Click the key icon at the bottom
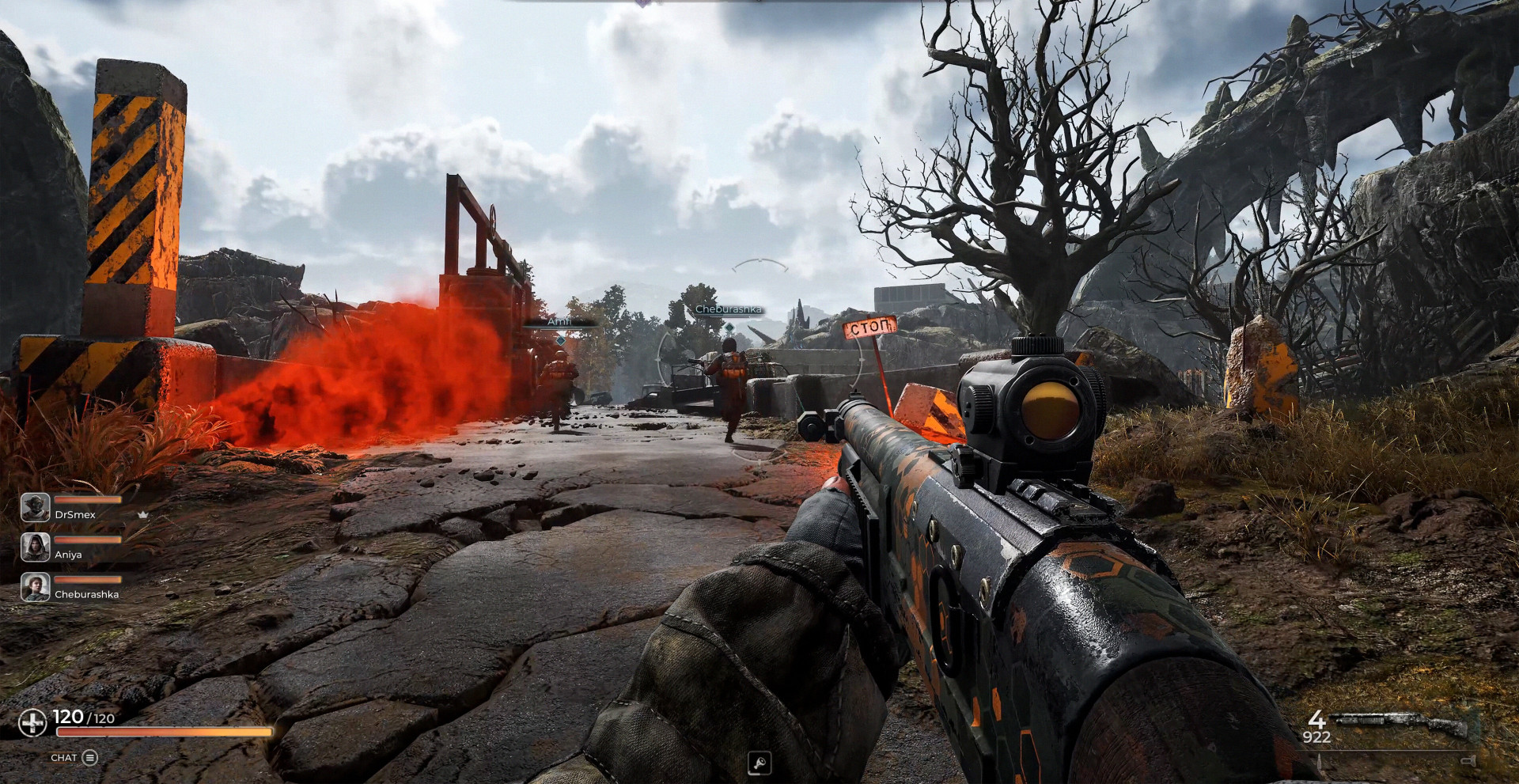1519x784 pixels. click(759, 763)
